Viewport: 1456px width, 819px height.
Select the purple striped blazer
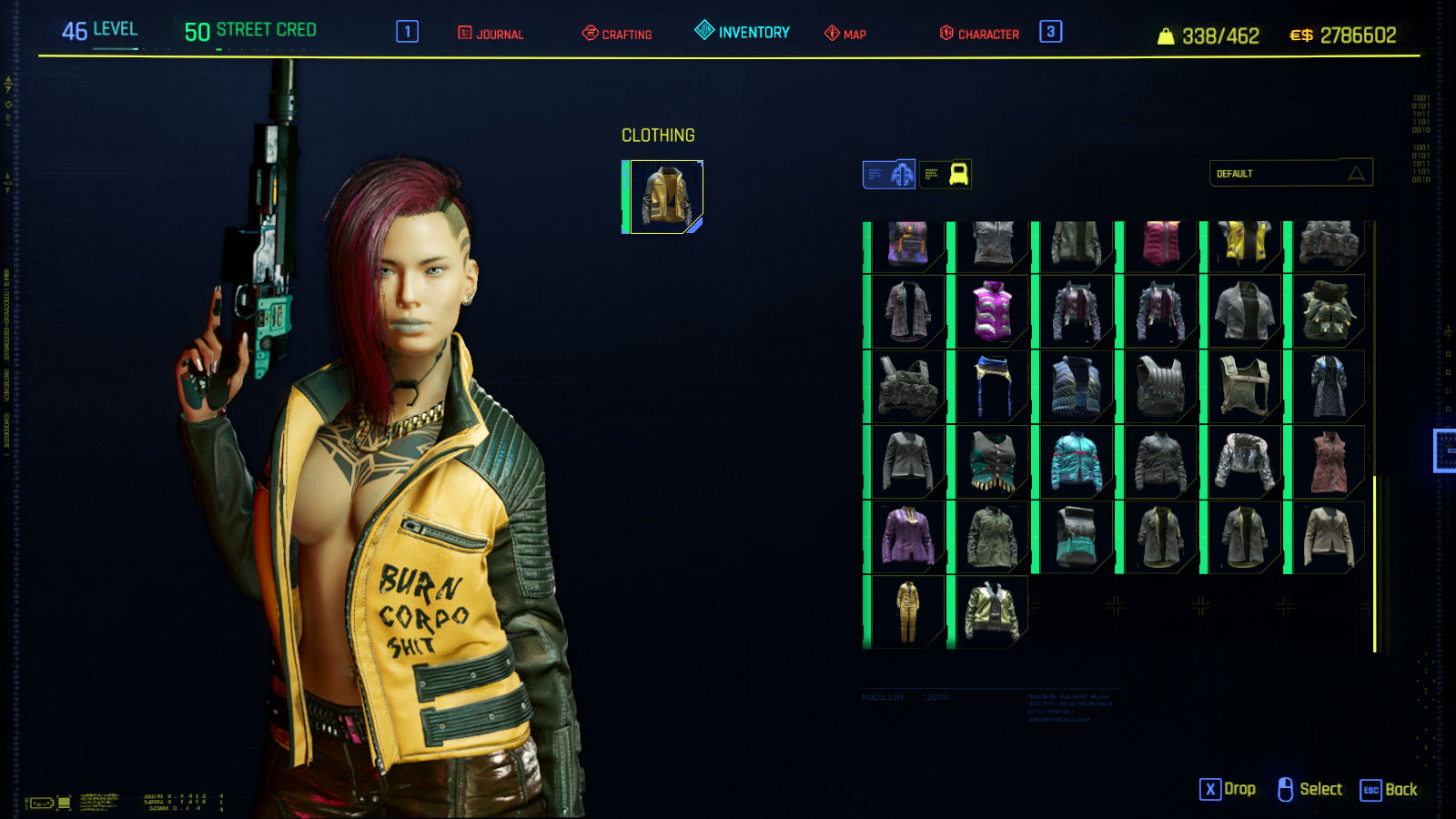(906, 537)
